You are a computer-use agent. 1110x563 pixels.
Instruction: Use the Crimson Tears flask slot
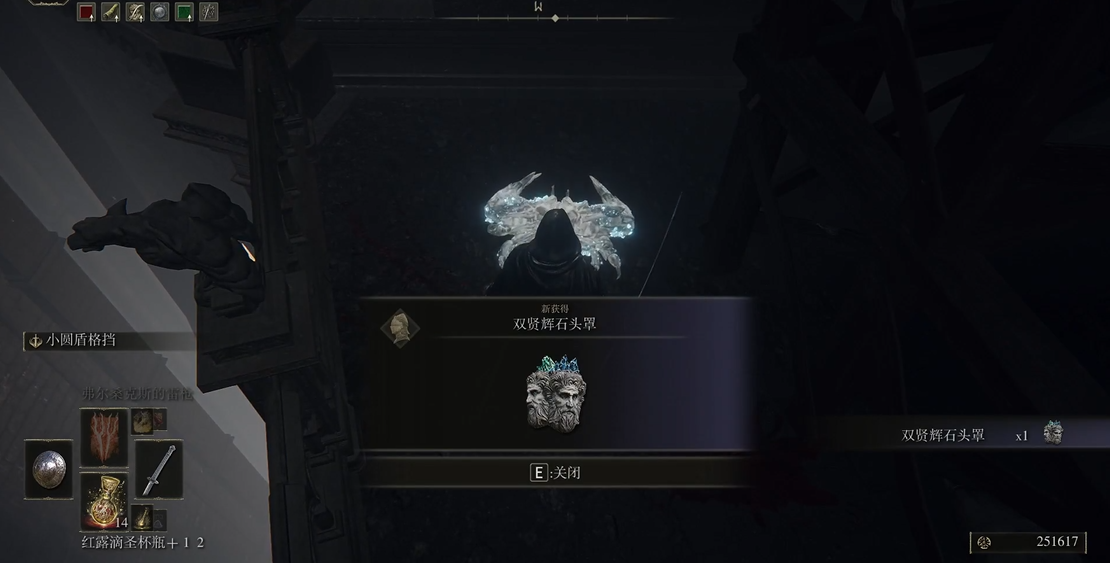104,501
